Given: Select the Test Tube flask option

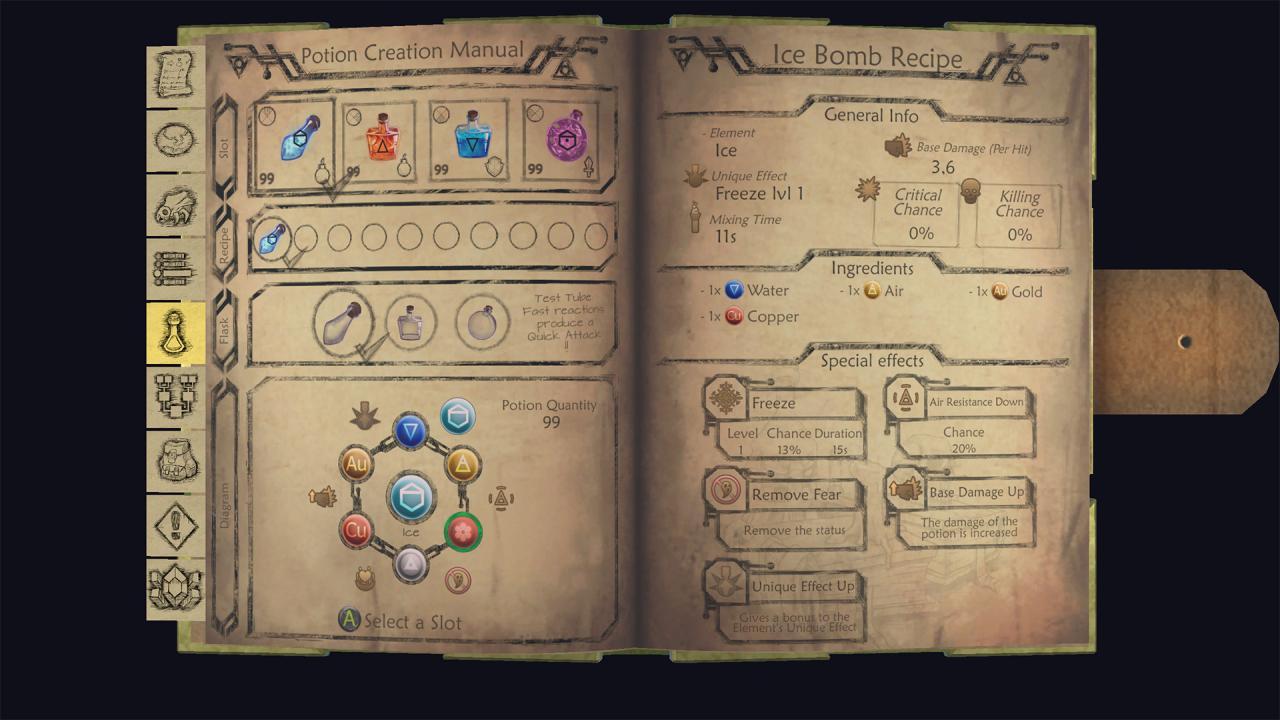Looking at the screenshot, I should (x=341, y=322).
